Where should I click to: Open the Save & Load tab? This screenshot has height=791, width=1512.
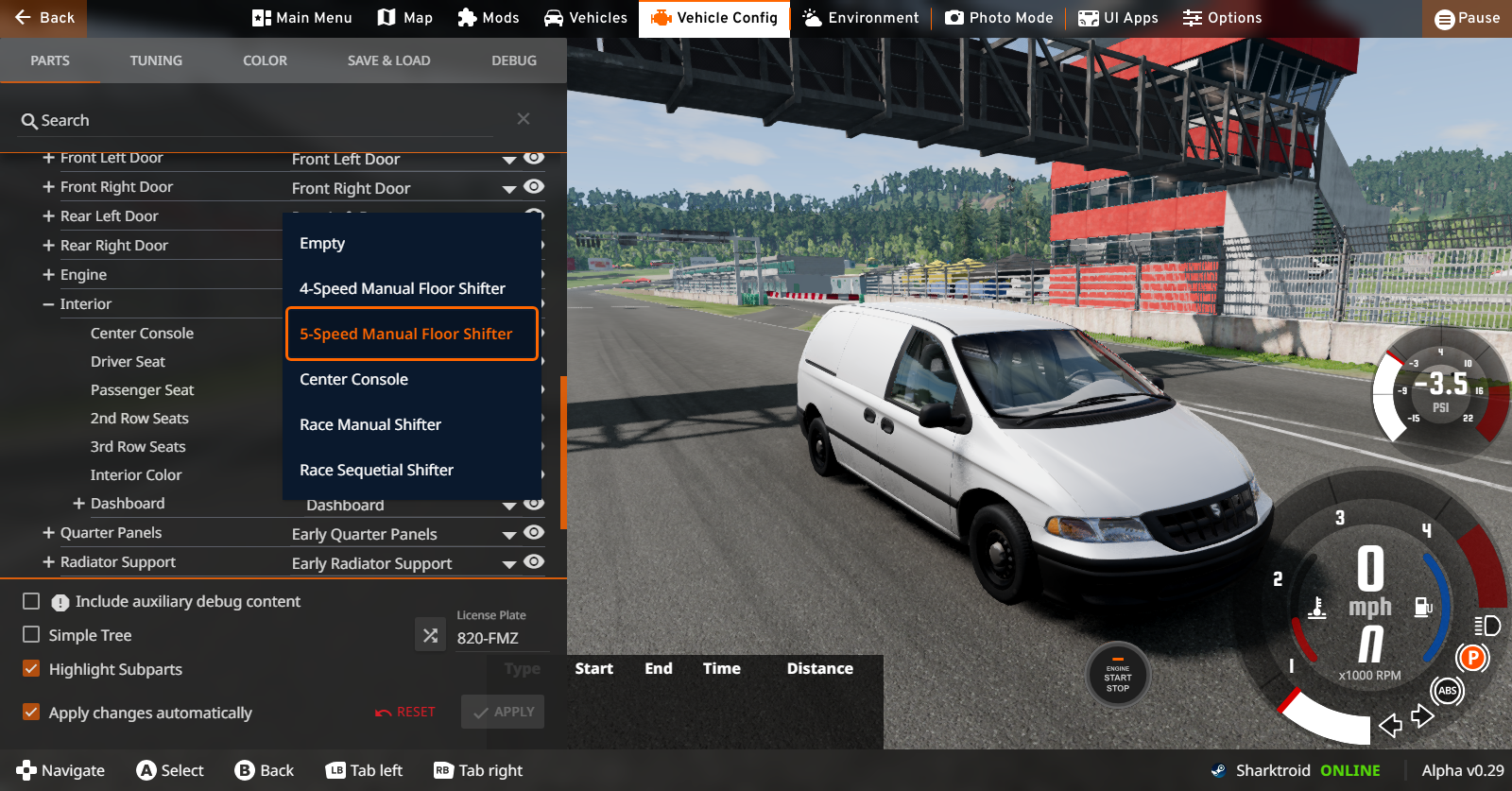388,60
